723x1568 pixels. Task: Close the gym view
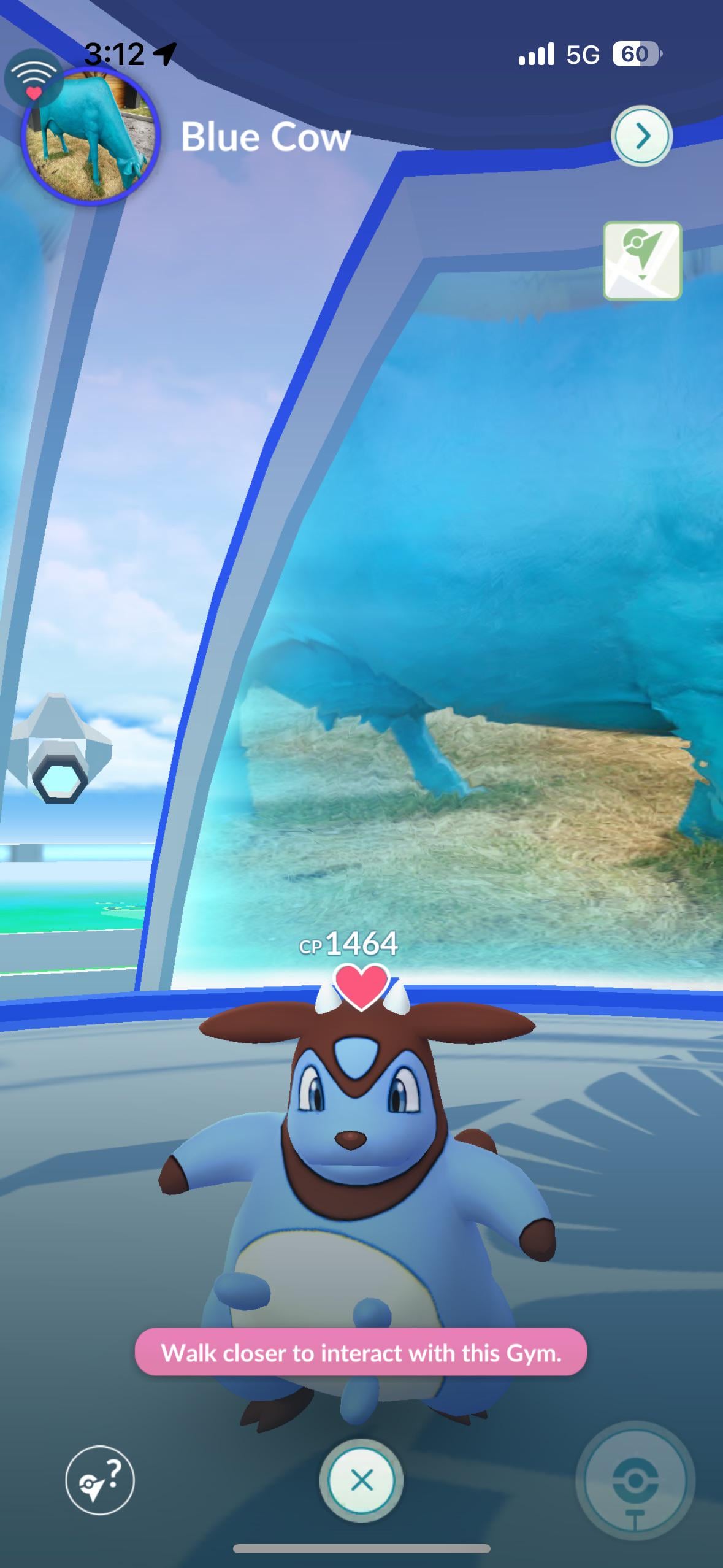point(361,1480)
